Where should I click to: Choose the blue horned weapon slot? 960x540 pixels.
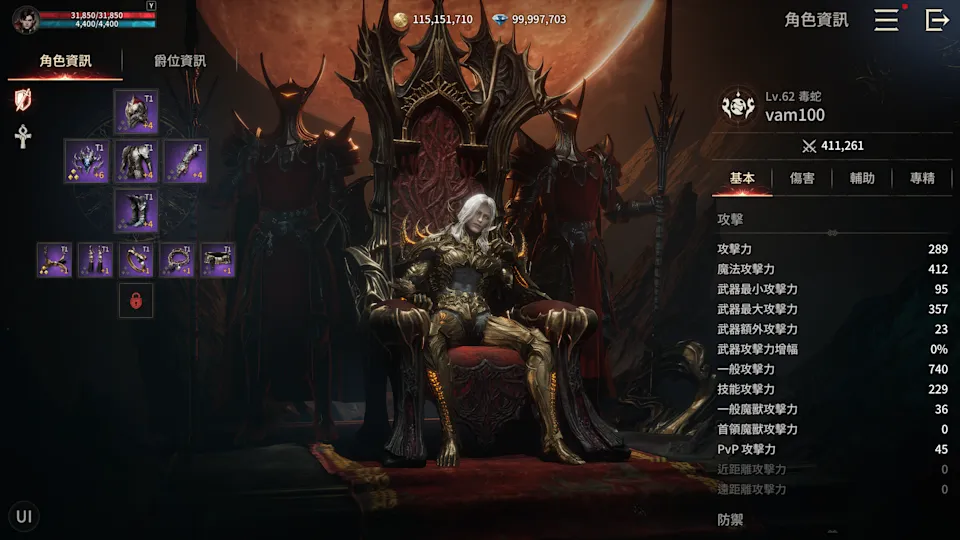(x=86, y=161)
